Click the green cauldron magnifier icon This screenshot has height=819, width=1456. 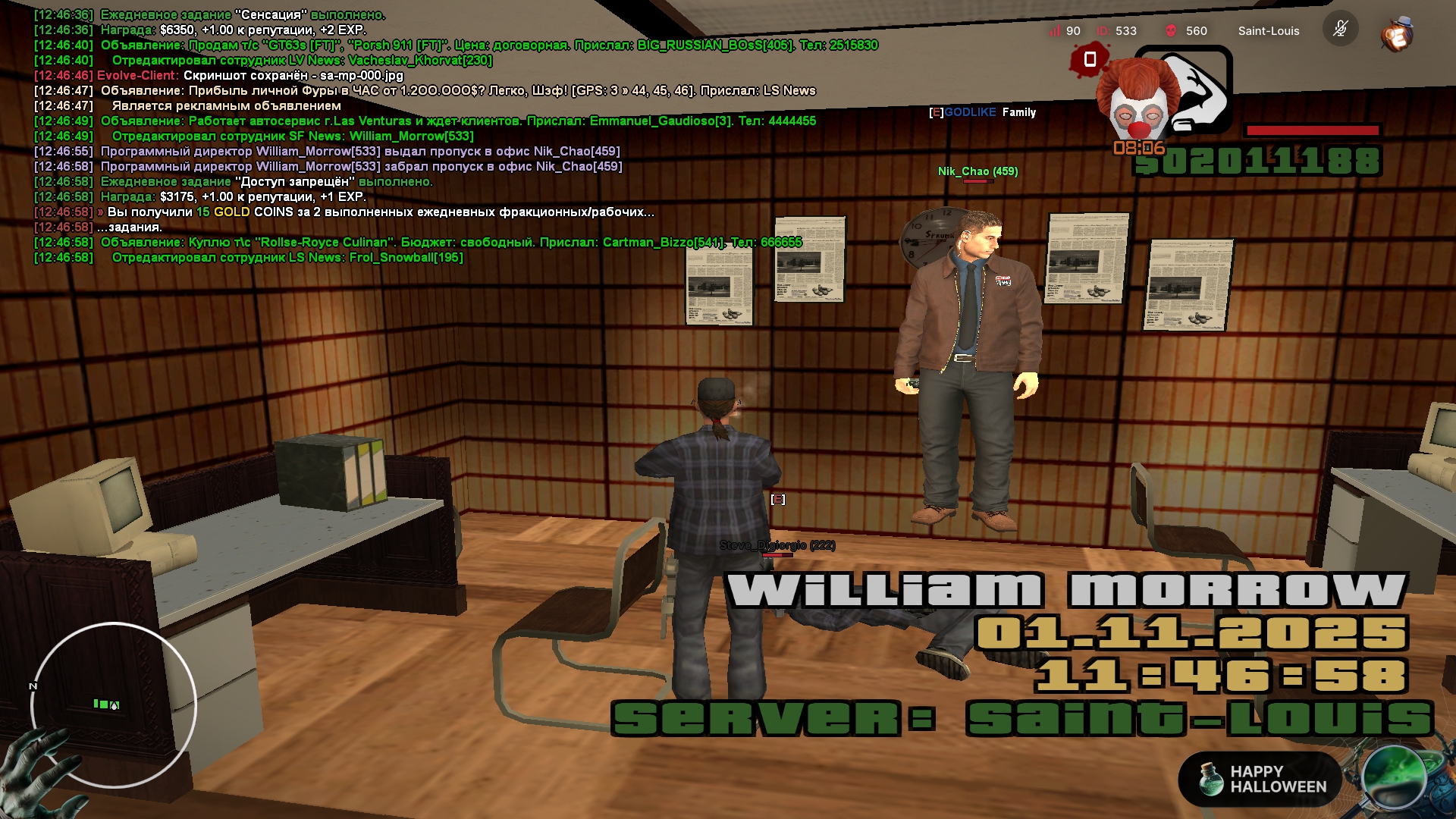click(1394, 777)
